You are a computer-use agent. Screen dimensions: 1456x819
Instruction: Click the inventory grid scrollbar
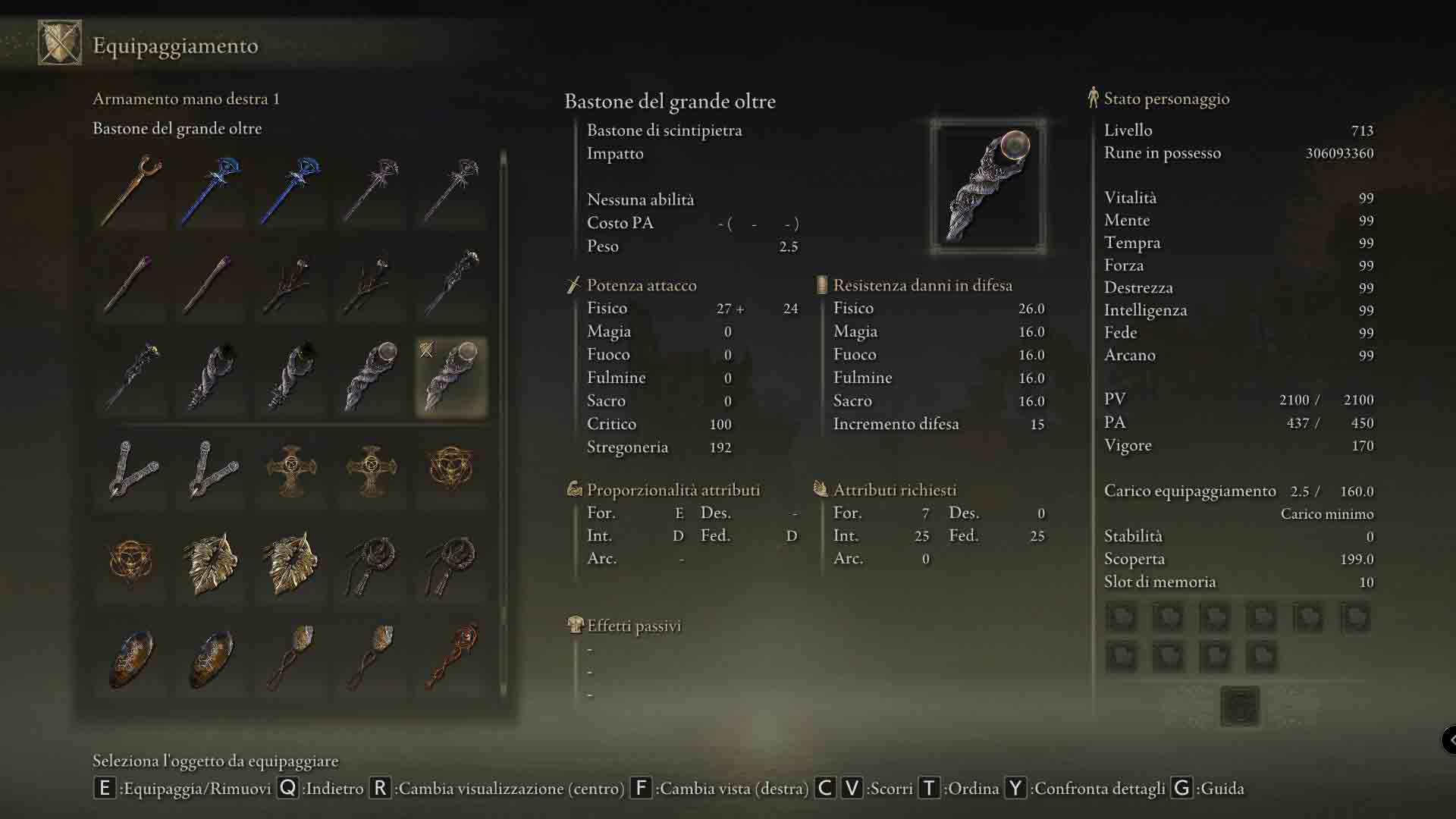pos(504,425)
